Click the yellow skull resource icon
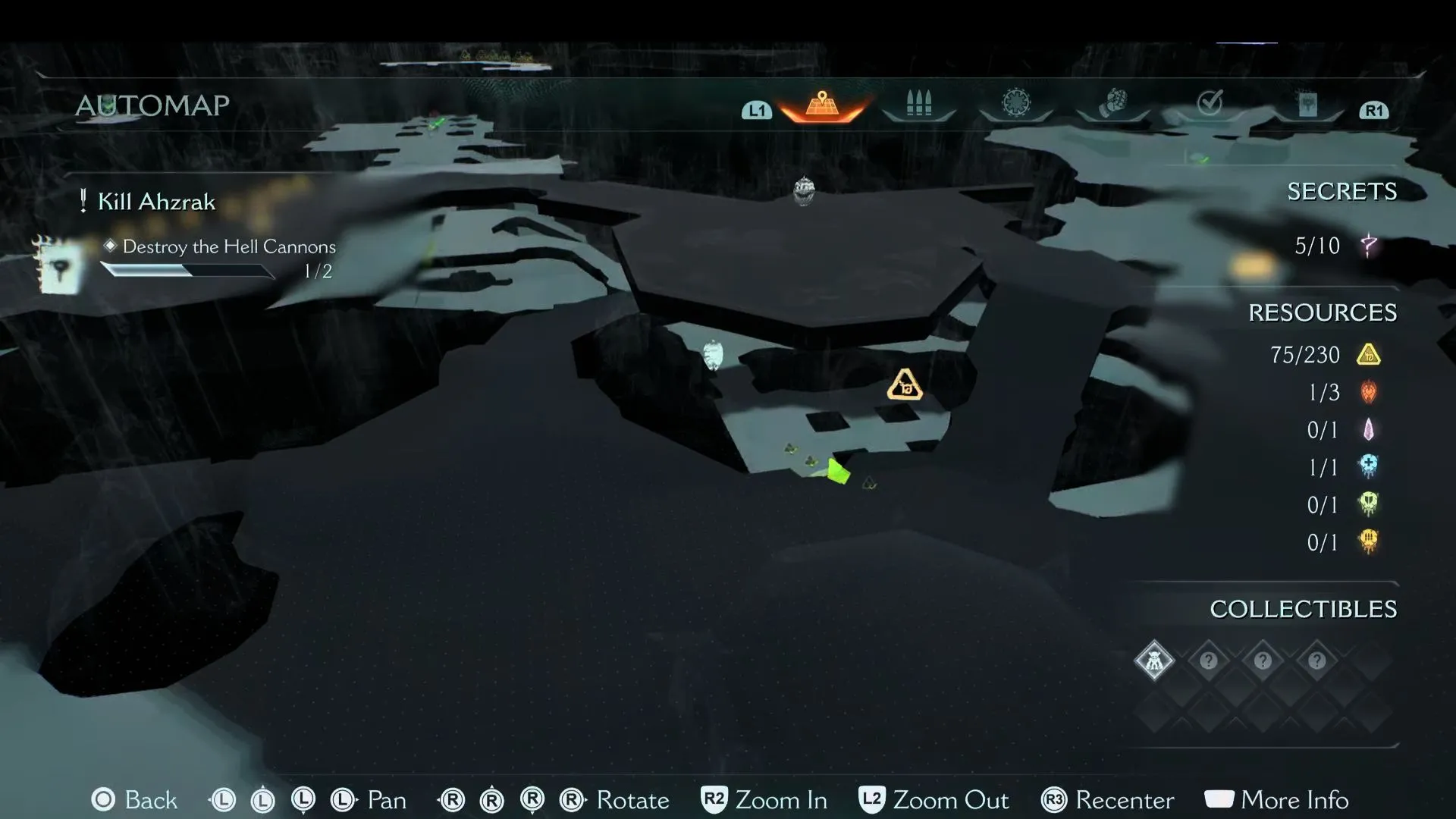 coord(1369,541)
